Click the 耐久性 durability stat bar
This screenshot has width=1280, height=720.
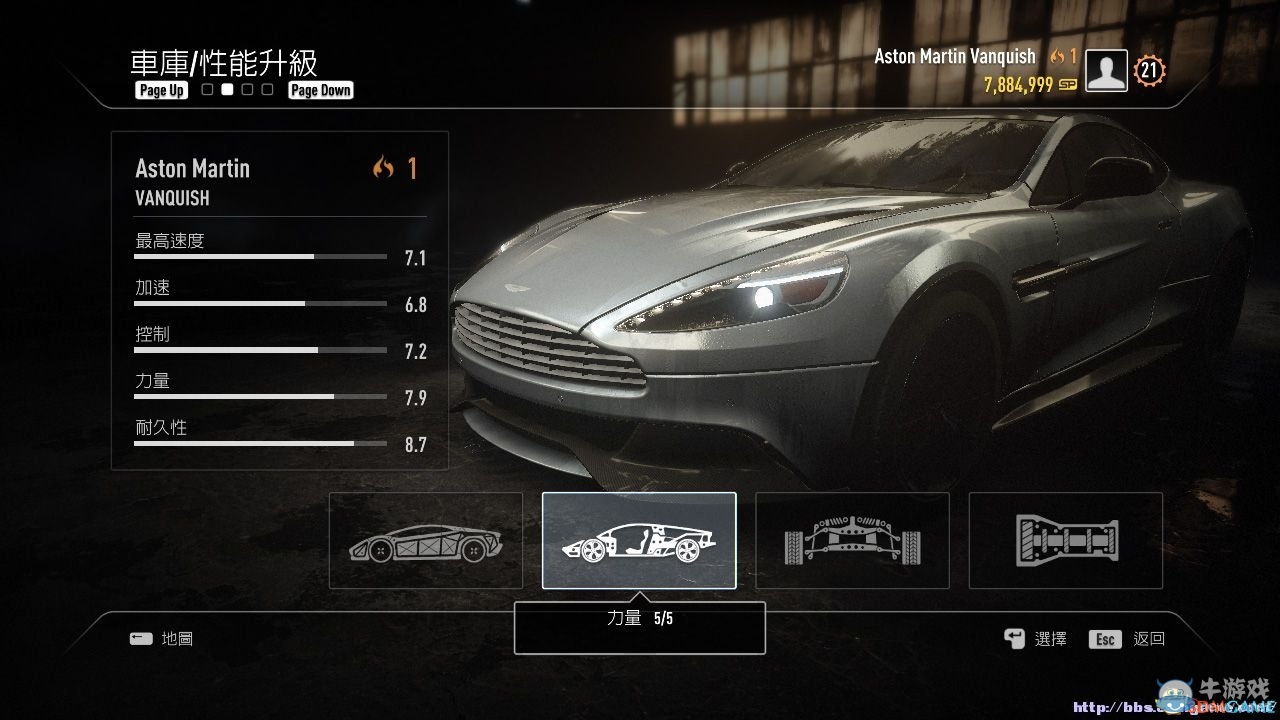click(x=259, y=443)
